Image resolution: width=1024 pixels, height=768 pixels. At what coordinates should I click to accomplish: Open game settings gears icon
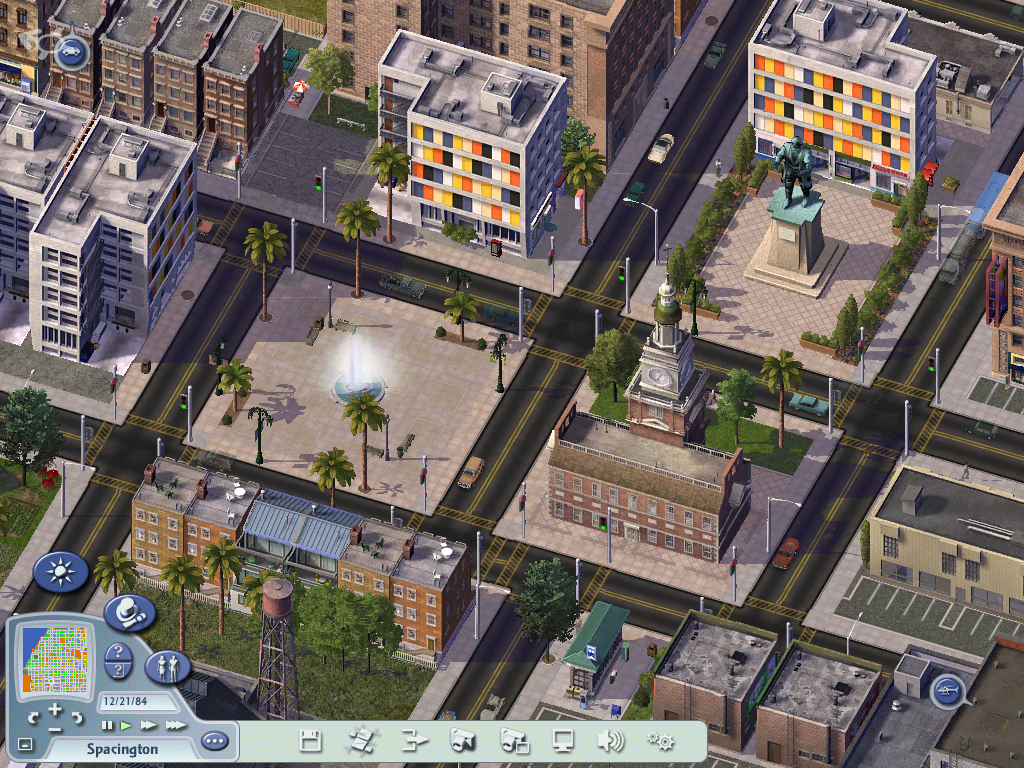coord(660,741)
